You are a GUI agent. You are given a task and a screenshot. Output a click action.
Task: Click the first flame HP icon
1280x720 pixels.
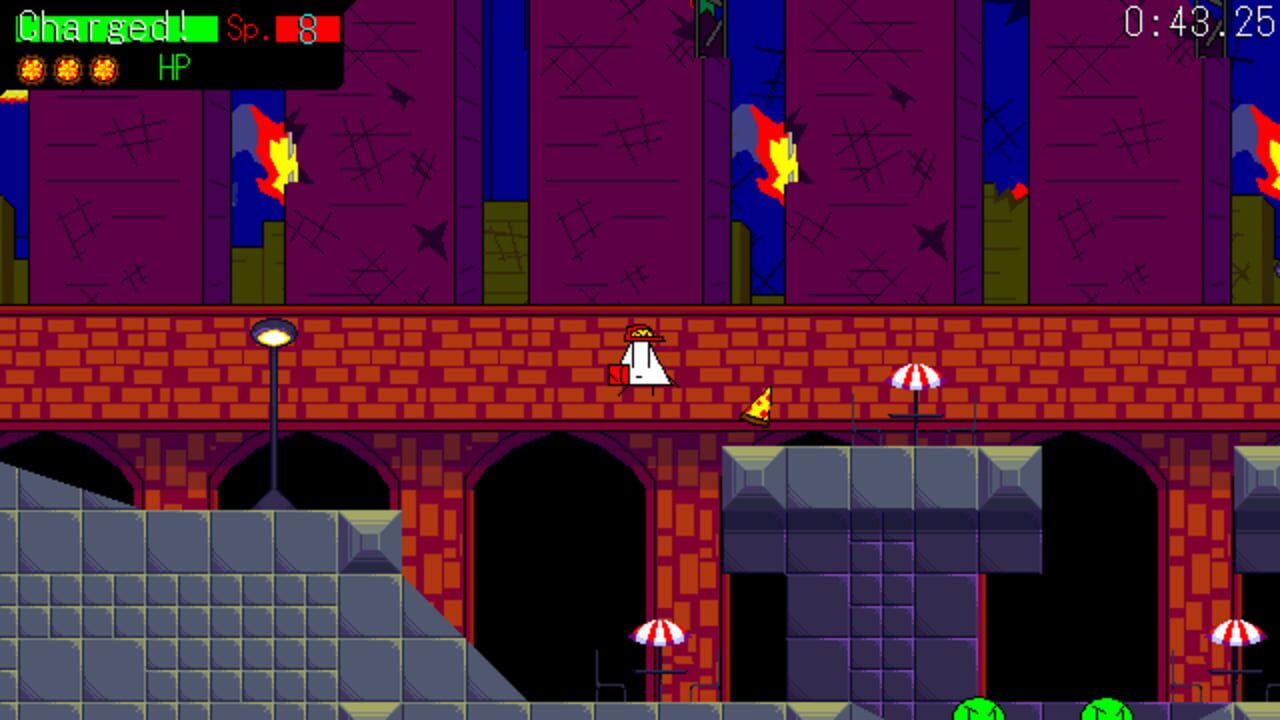[30, 71]
